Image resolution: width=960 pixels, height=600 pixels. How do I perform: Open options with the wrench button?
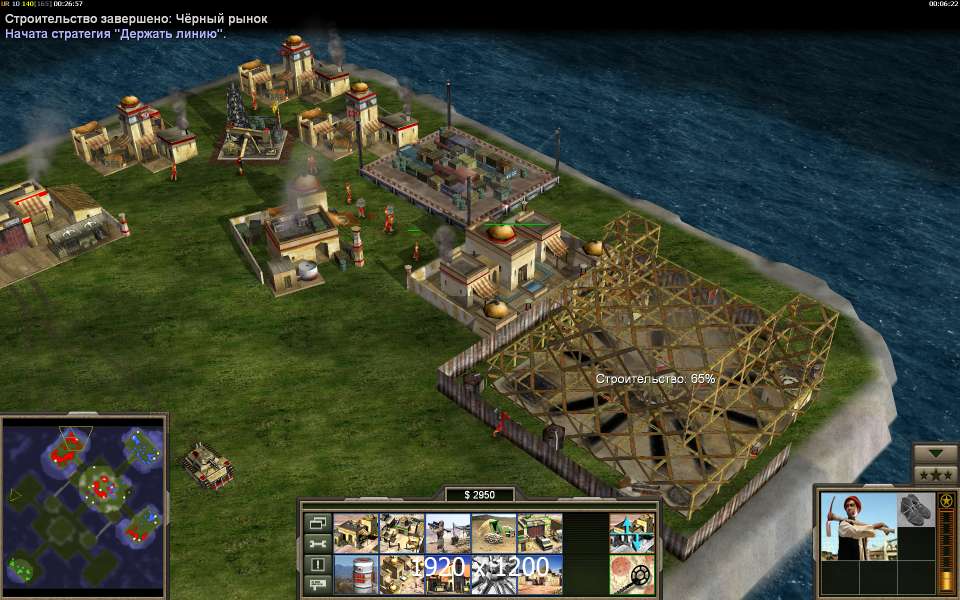tap(317, 543)
